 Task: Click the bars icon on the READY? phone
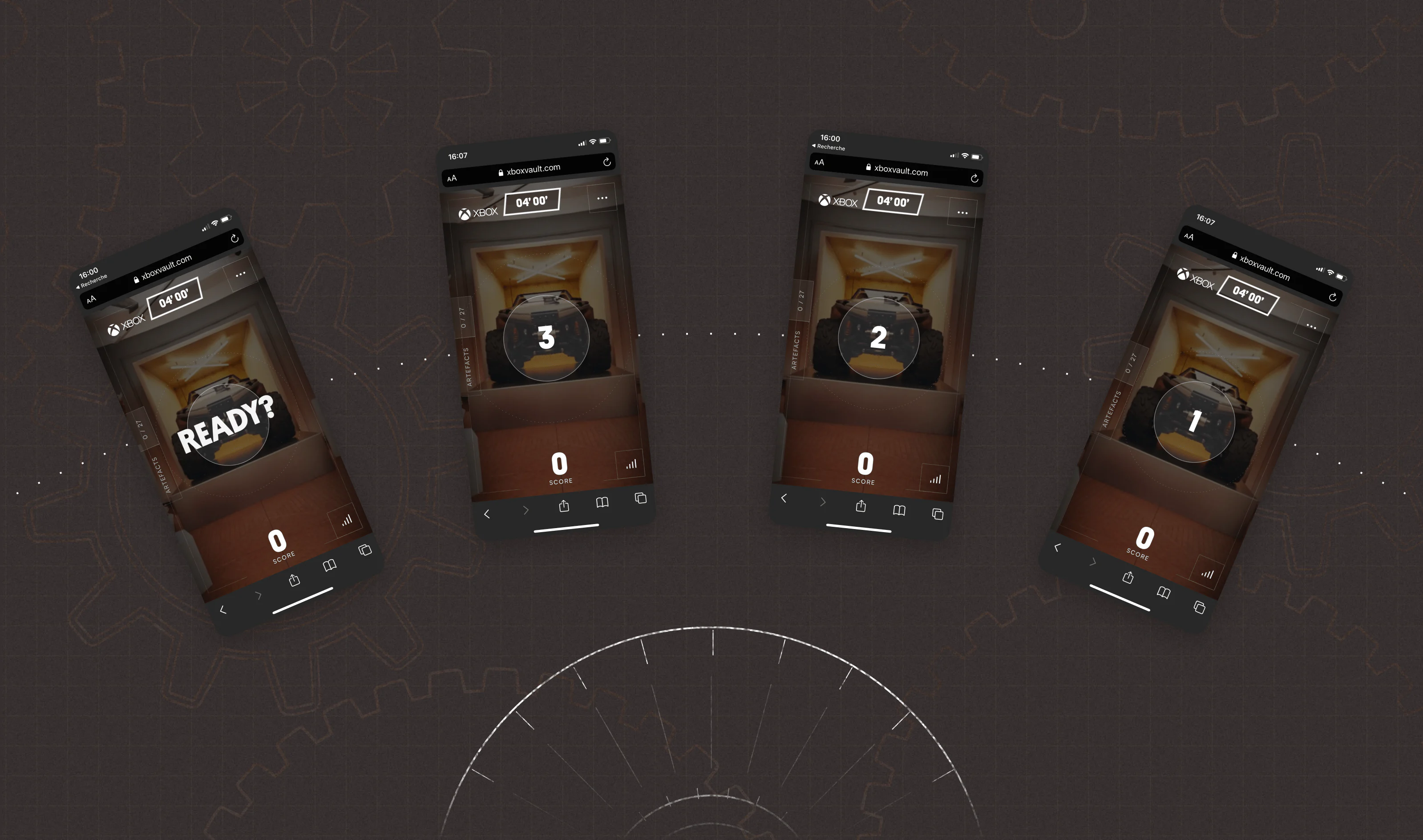347,520
